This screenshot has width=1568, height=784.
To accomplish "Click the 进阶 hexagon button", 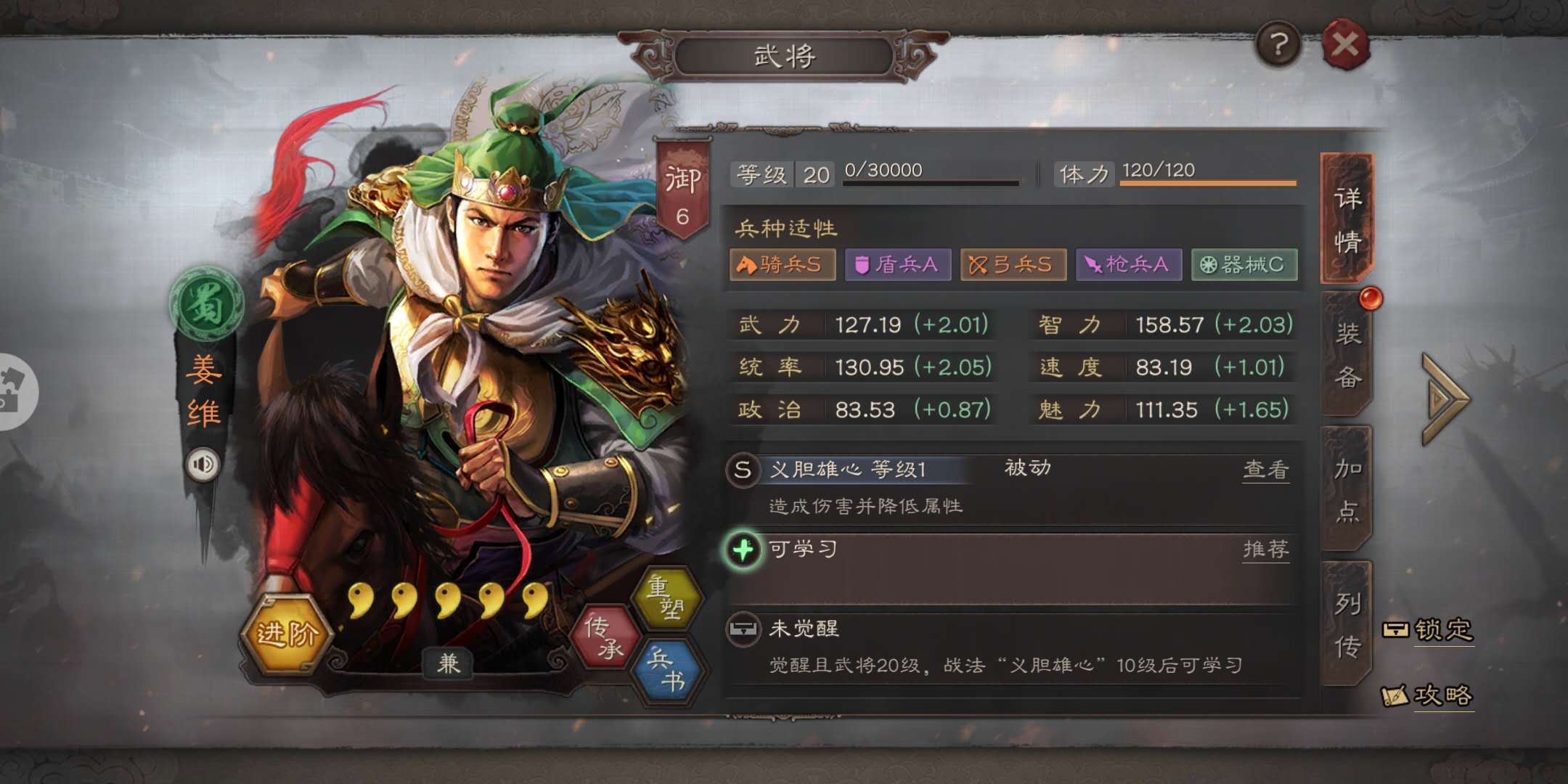I will coord(287,634).
